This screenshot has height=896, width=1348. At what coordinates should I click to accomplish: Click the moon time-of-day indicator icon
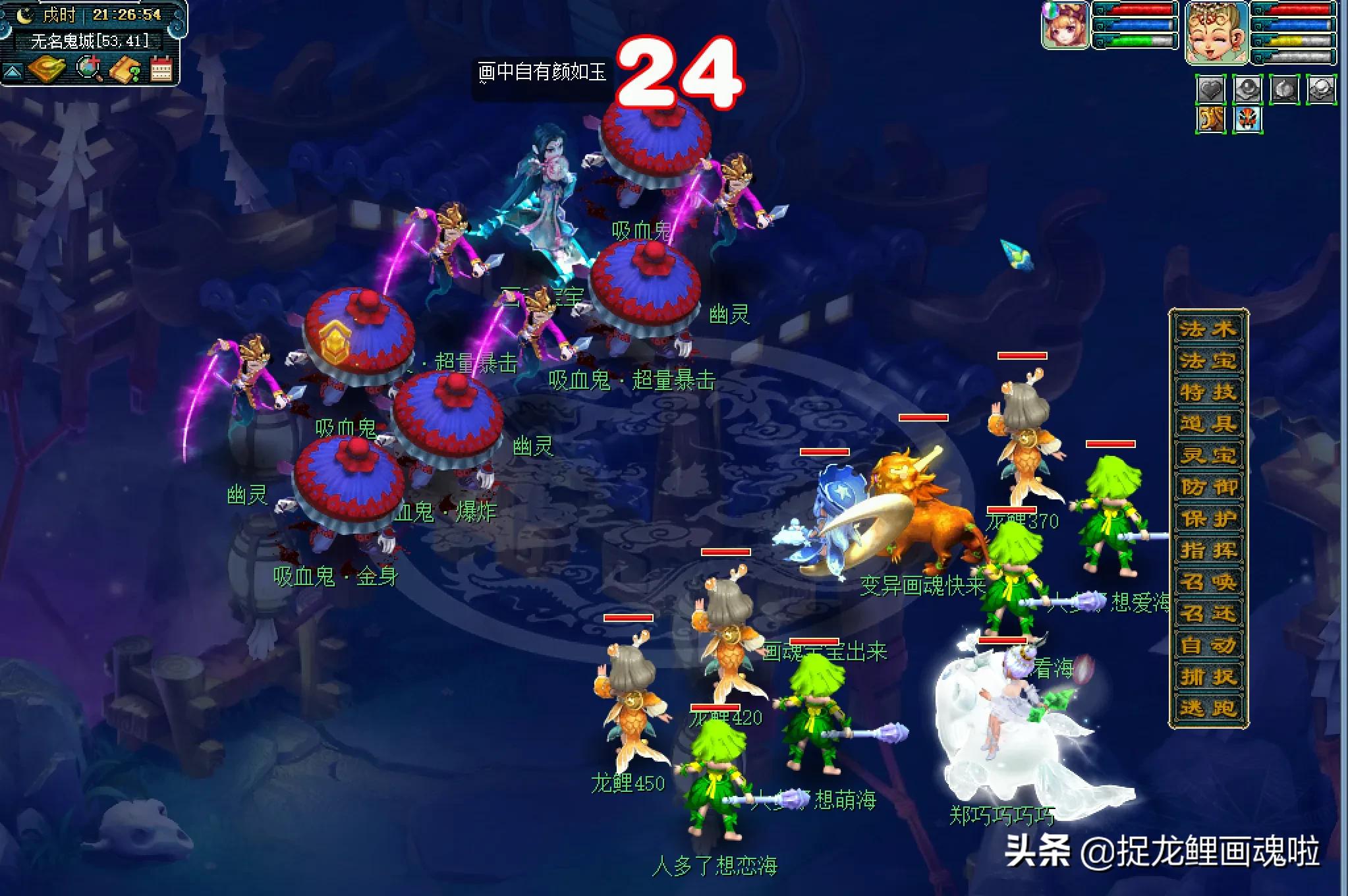tap(24, 15)
